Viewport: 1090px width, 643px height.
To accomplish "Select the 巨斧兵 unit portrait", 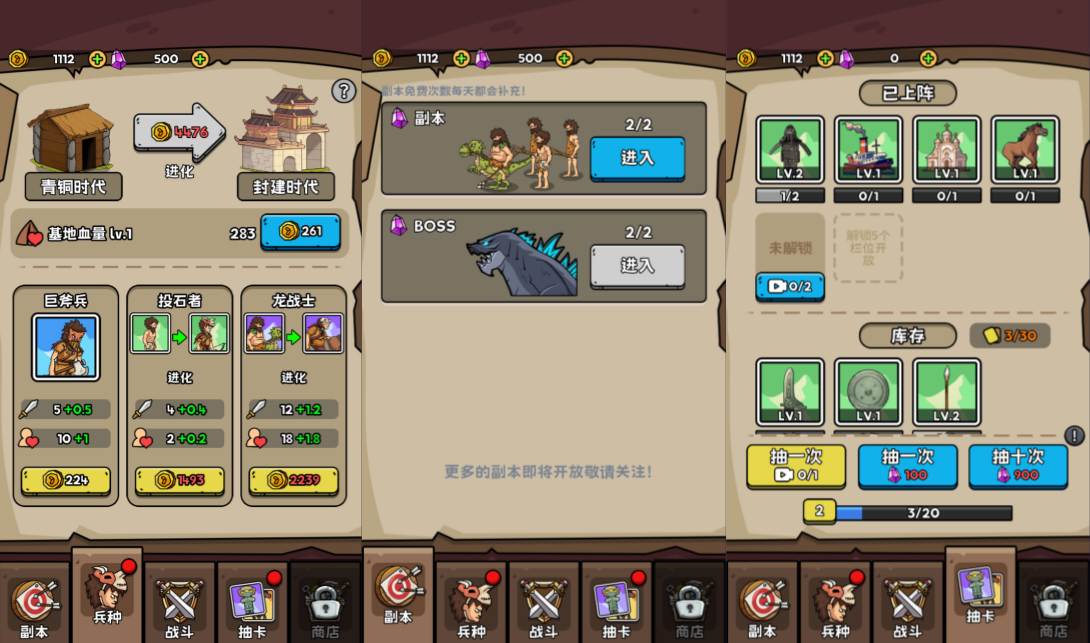I will point(66,347).
